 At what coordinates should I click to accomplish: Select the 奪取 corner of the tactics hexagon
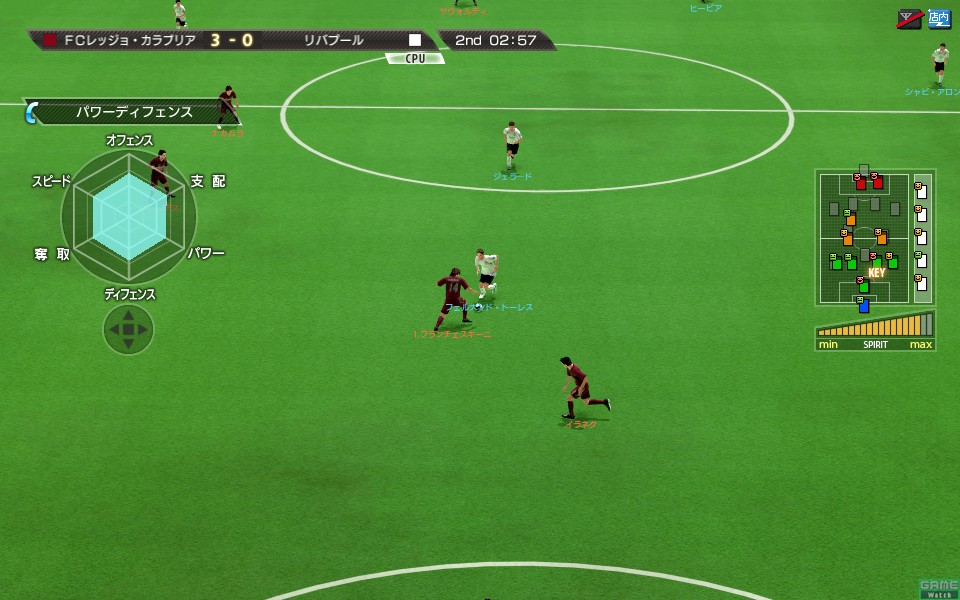[x=52, y=254]
